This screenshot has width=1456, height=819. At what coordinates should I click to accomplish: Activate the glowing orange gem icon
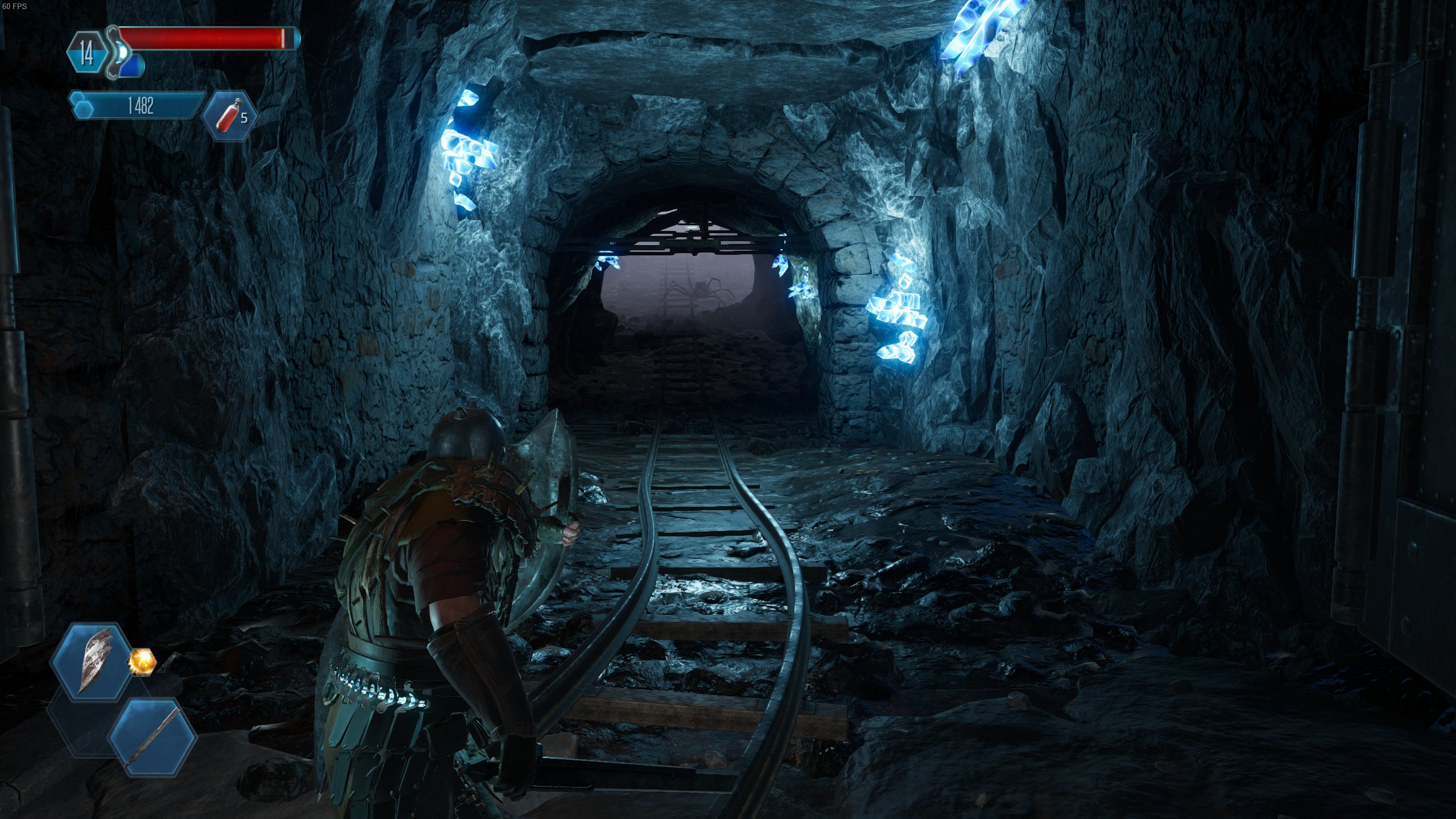(x=142, y=661)
